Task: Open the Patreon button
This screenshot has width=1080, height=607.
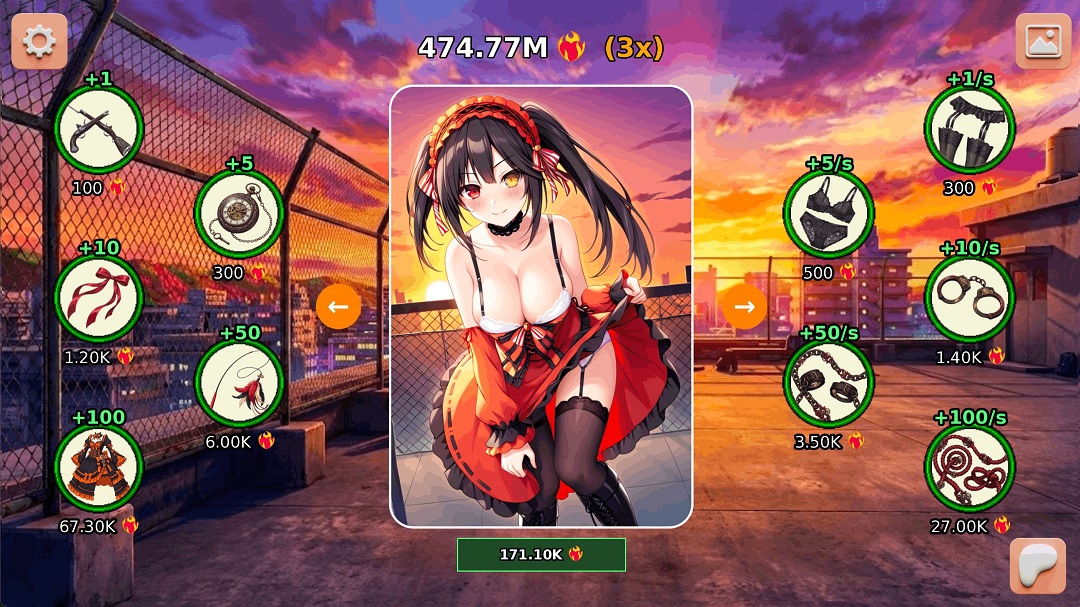Action: tap(1037, 566)
